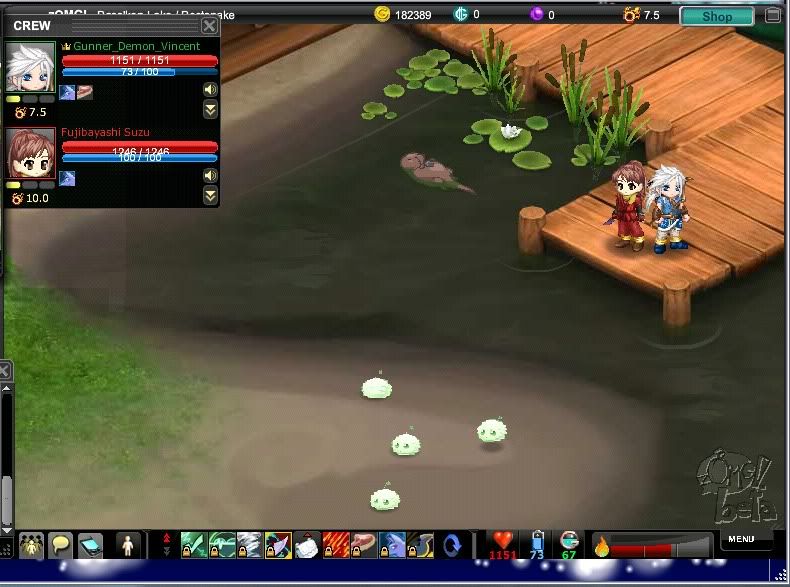The width and height of the screenshot is (790, 587).
Task: Select Fujibayashi Suzu's crew portrait
Action: pyautogui.click(x=30, y=152)
